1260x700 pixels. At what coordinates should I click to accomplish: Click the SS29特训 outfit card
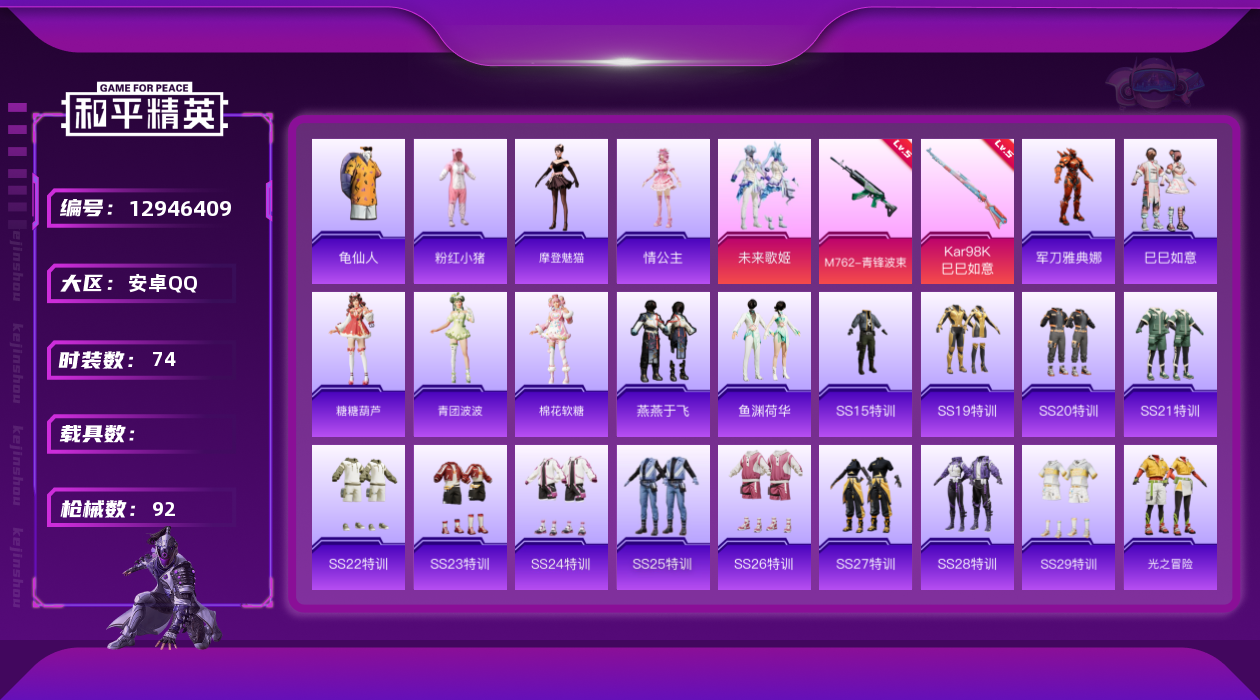tap(1068, 517)
